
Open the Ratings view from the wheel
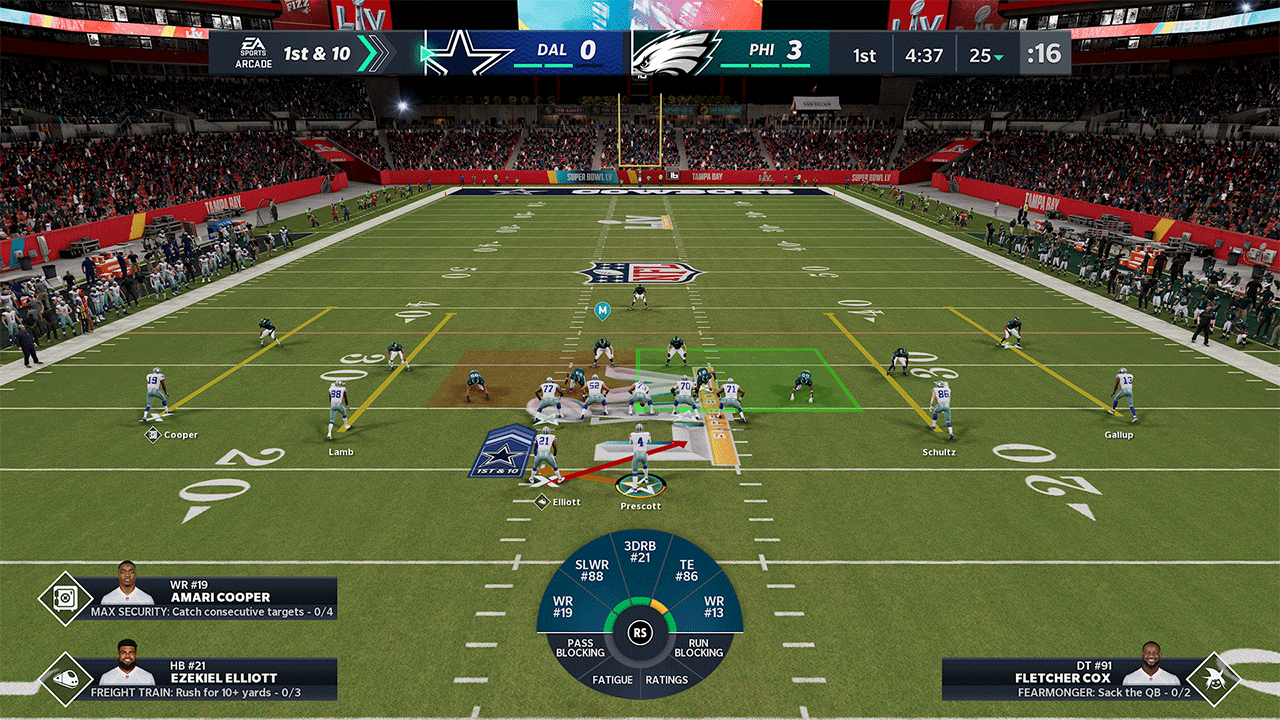point(666,679)
